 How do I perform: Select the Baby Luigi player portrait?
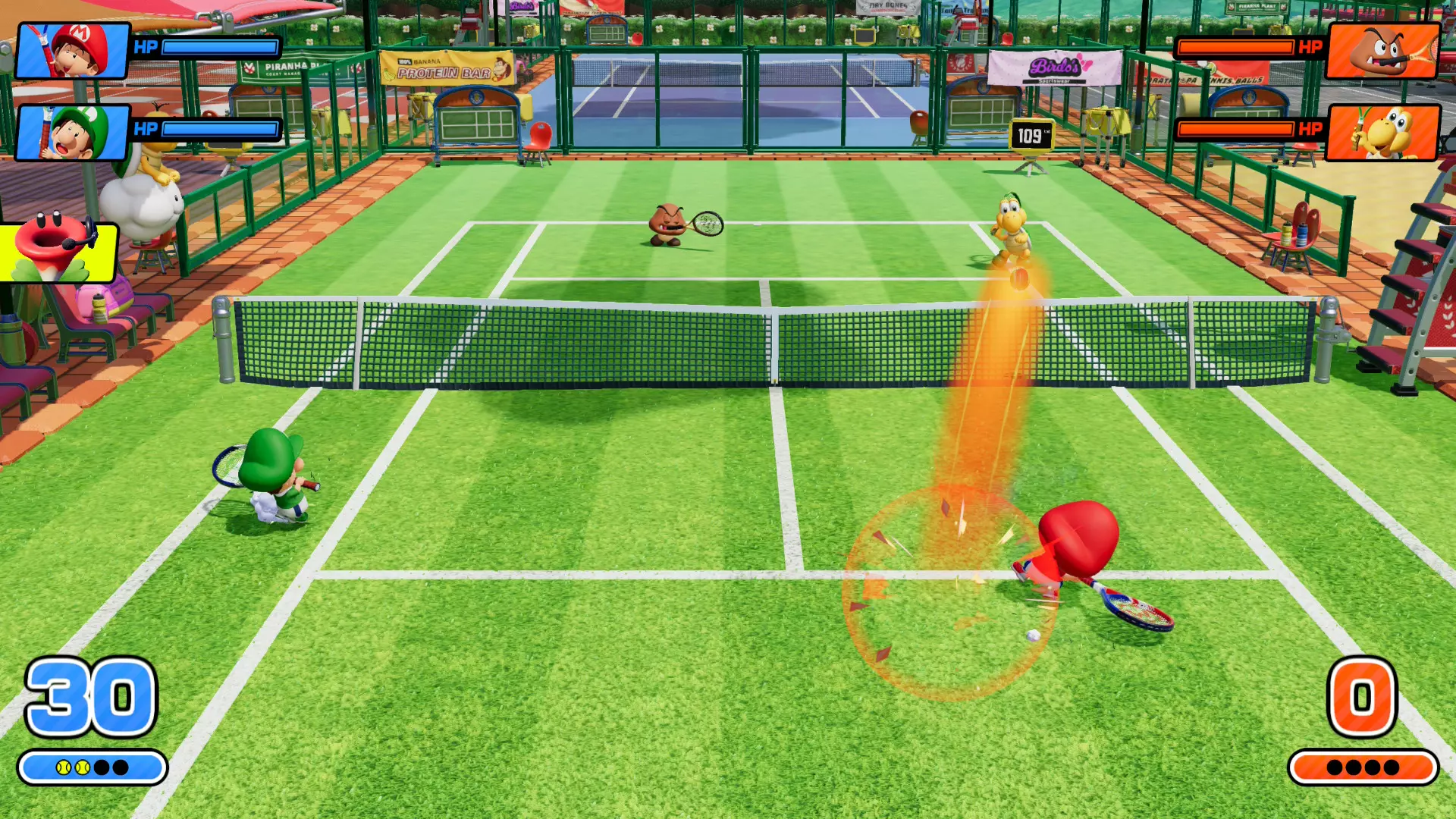73,133
